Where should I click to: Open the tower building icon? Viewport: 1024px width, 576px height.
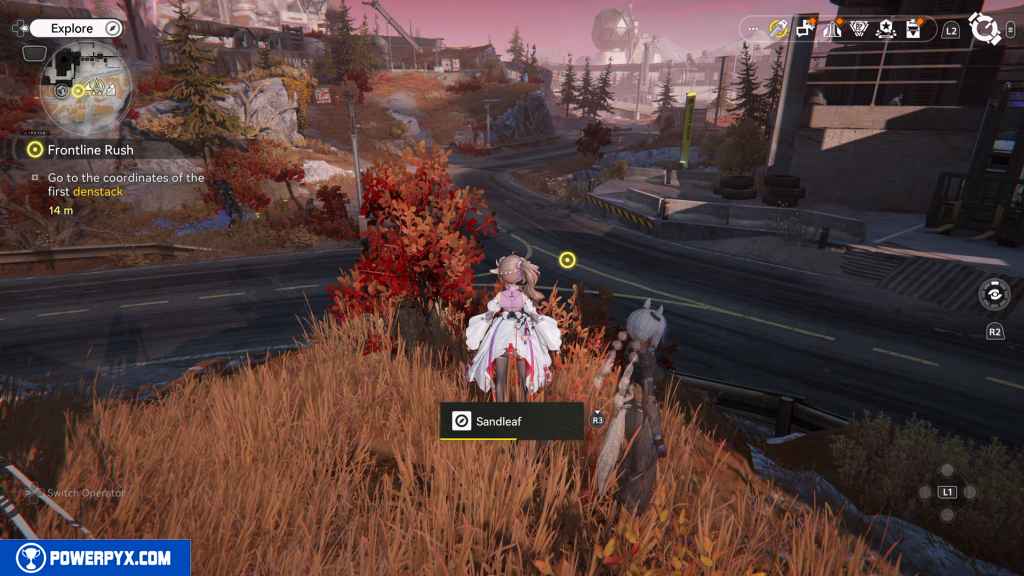pyautogui.click(x=831, y=29)
